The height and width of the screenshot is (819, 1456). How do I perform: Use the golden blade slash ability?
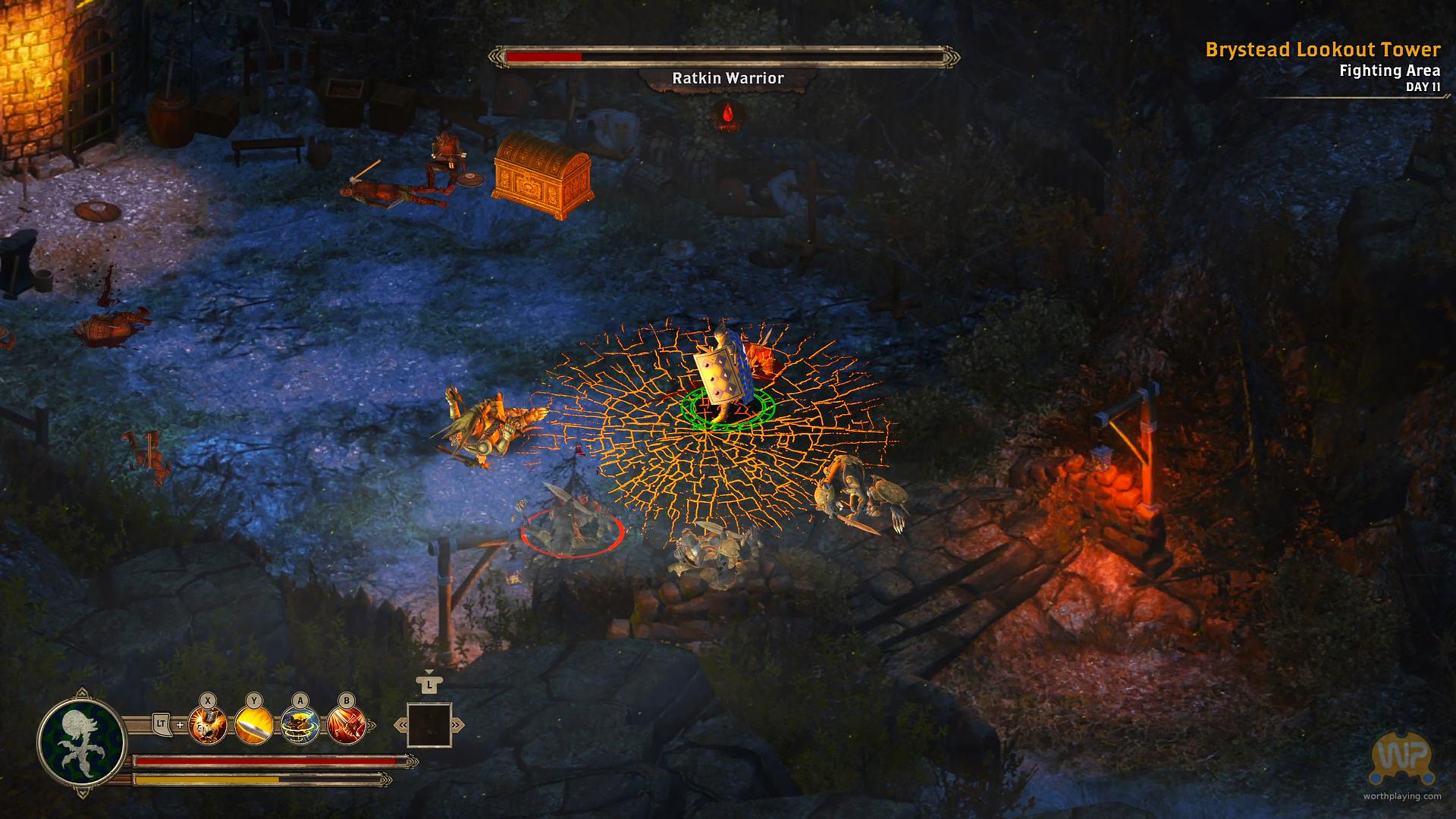pyautogui.click(x=254, y=725)
